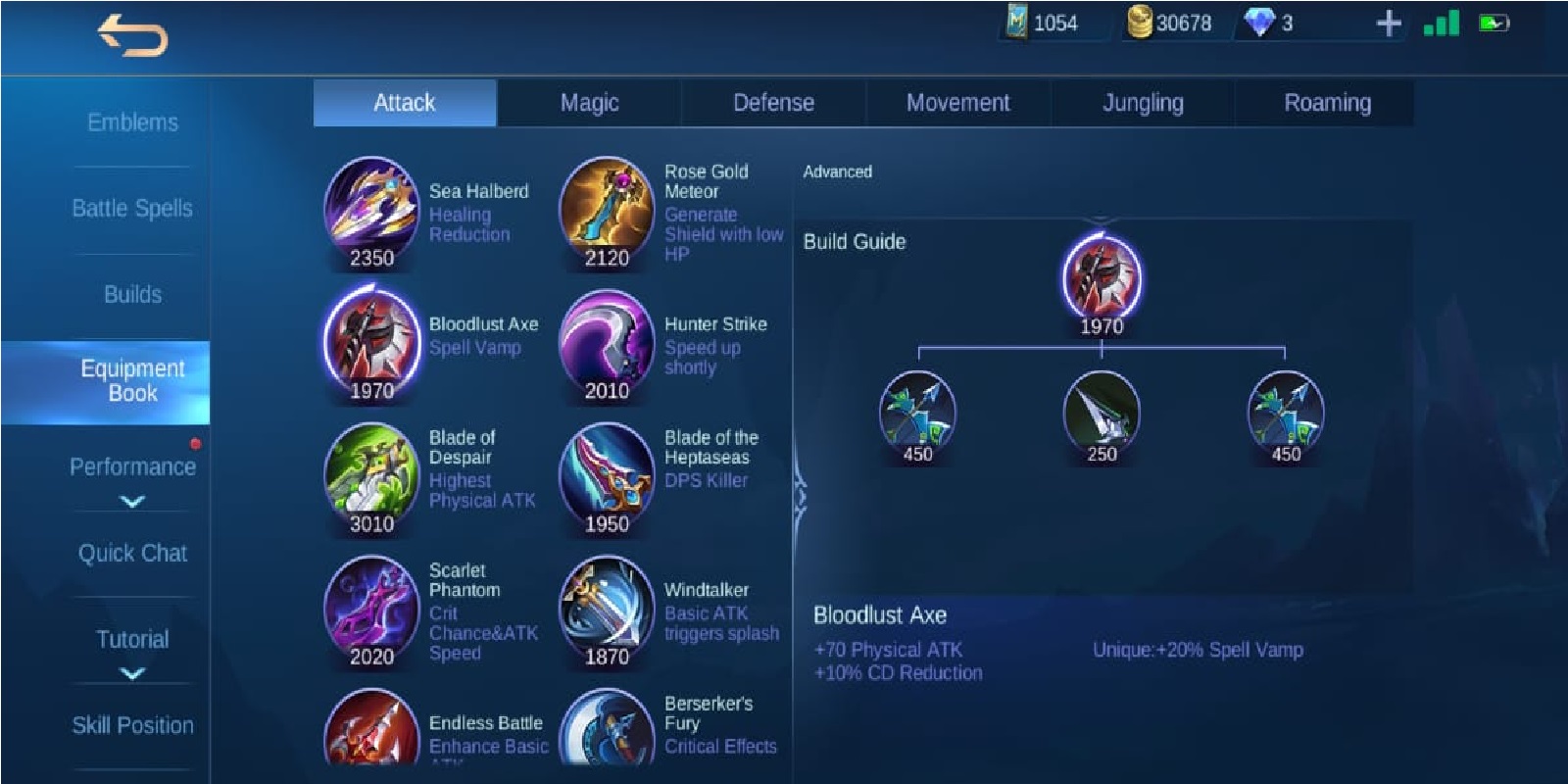View the Endless Battle item
The width and height of the screenshot is (1568, 784).
point(371,733)
